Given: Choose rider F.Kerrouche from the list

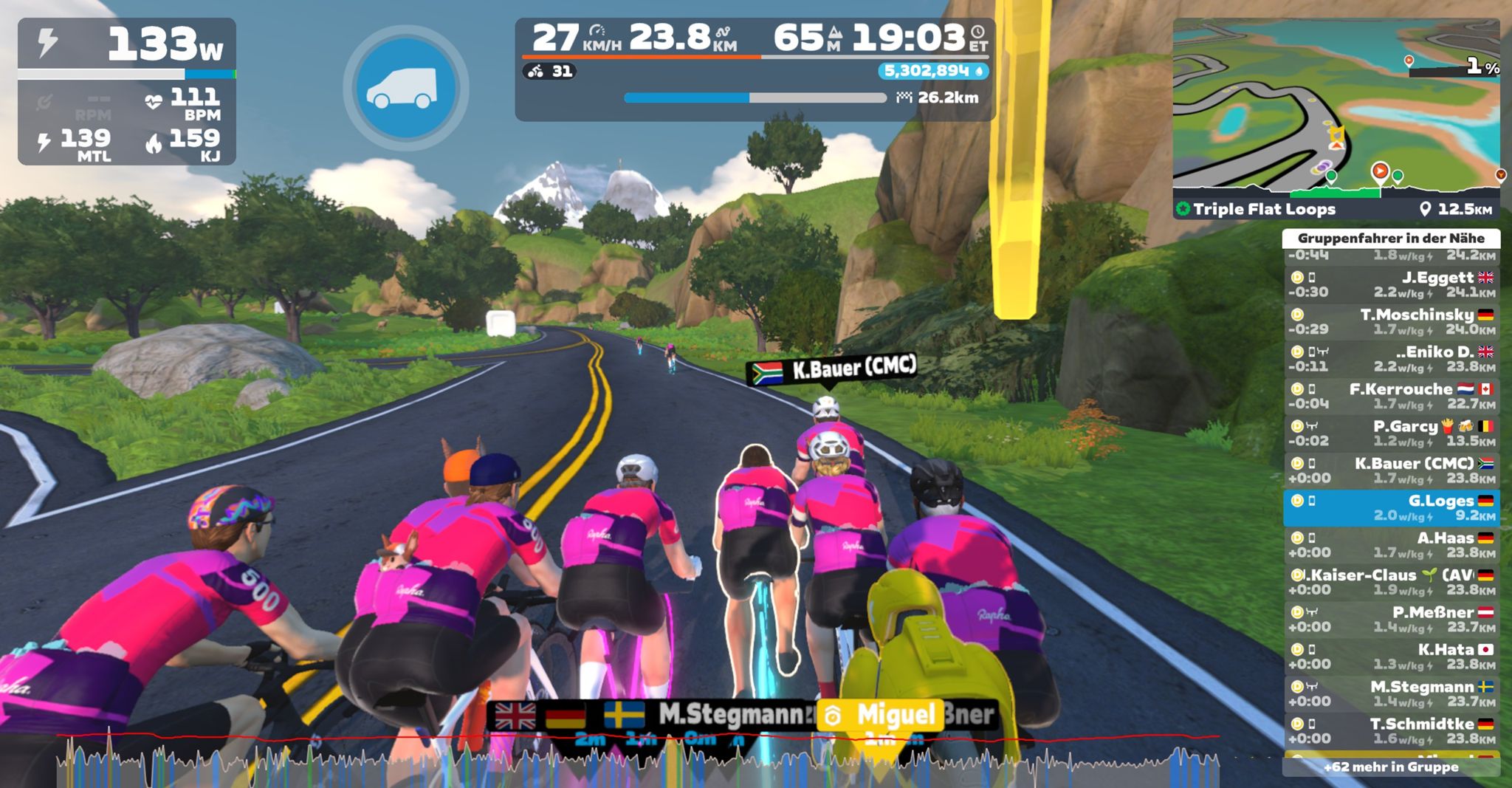Looking at the screenshot, I should (1392, 396).
